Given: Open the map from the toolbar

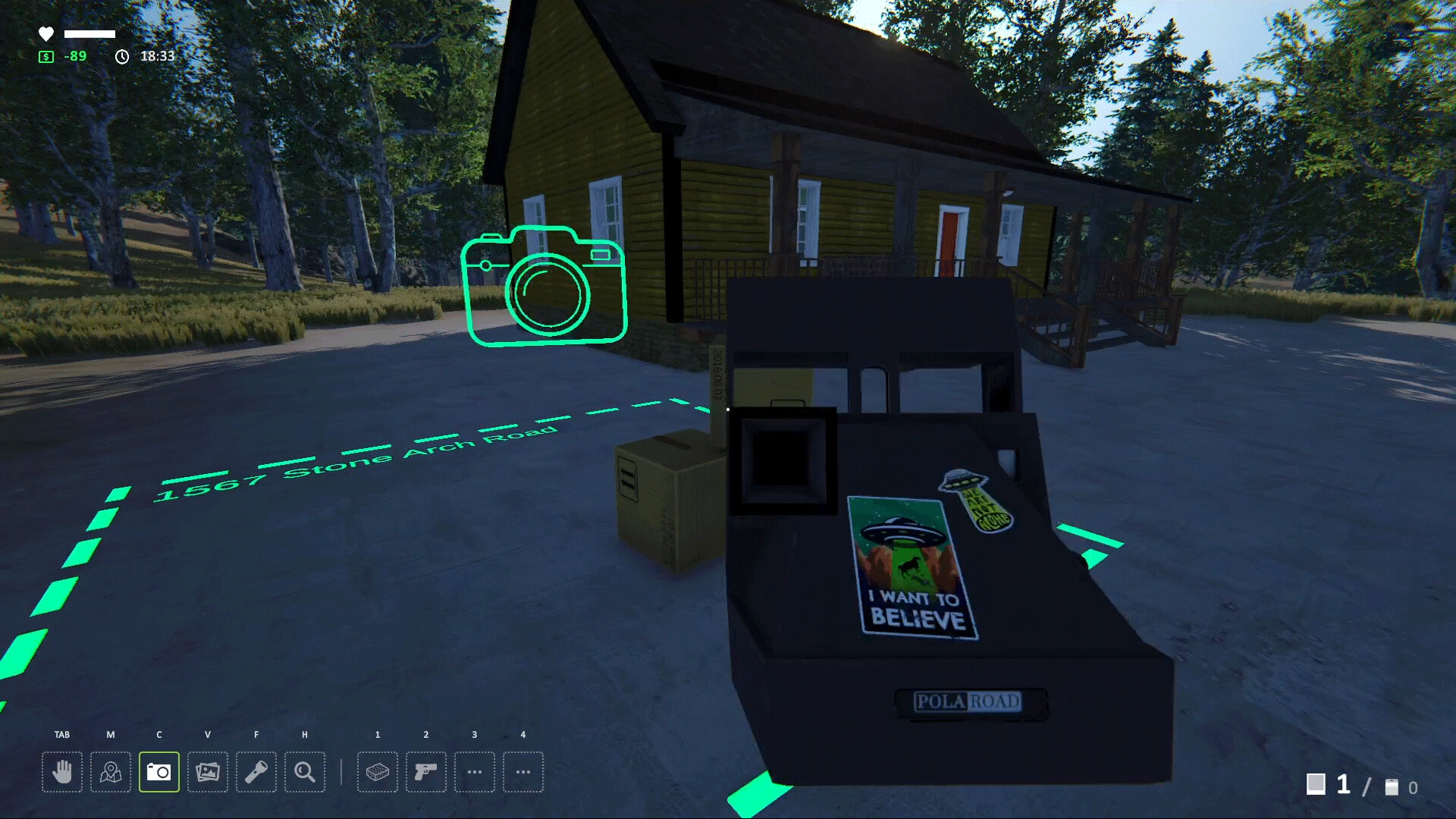Looking at the screenshot, I should pos(111,772).
